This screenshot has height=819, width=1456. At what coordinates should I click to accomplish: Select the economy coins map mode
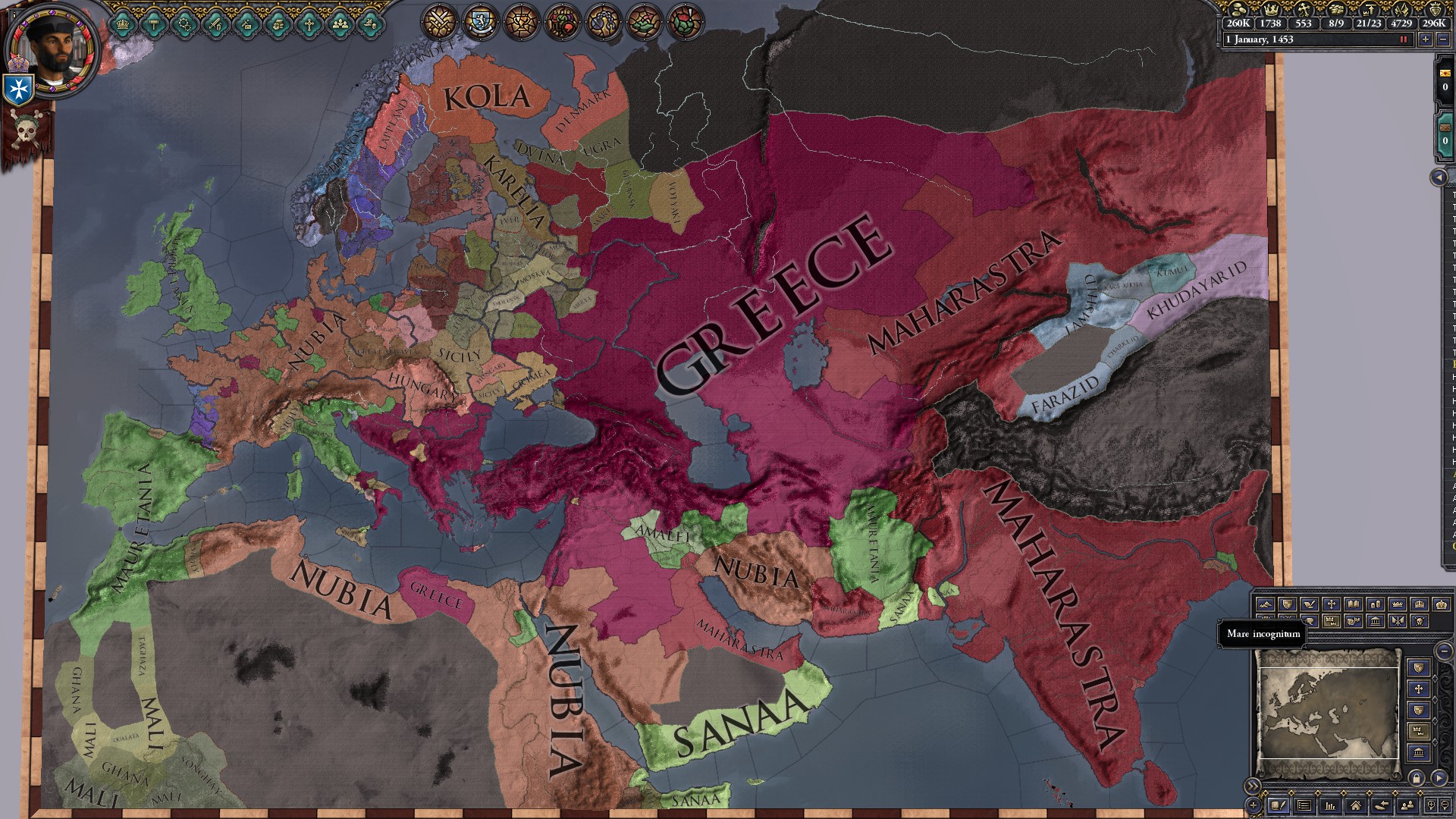1374,604
